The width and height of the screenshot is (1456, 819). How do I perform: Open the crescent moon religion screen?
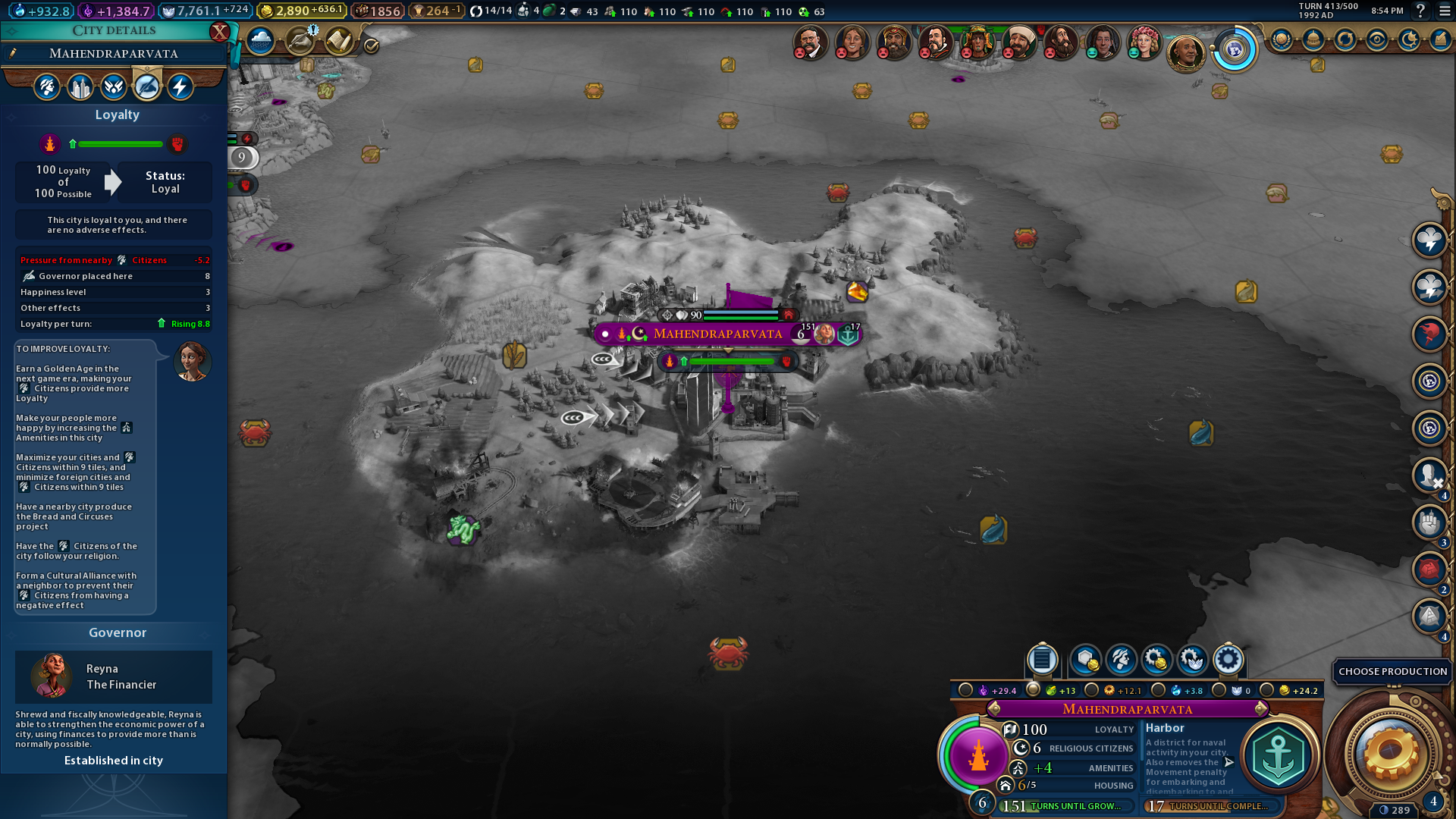(1409, 39)
